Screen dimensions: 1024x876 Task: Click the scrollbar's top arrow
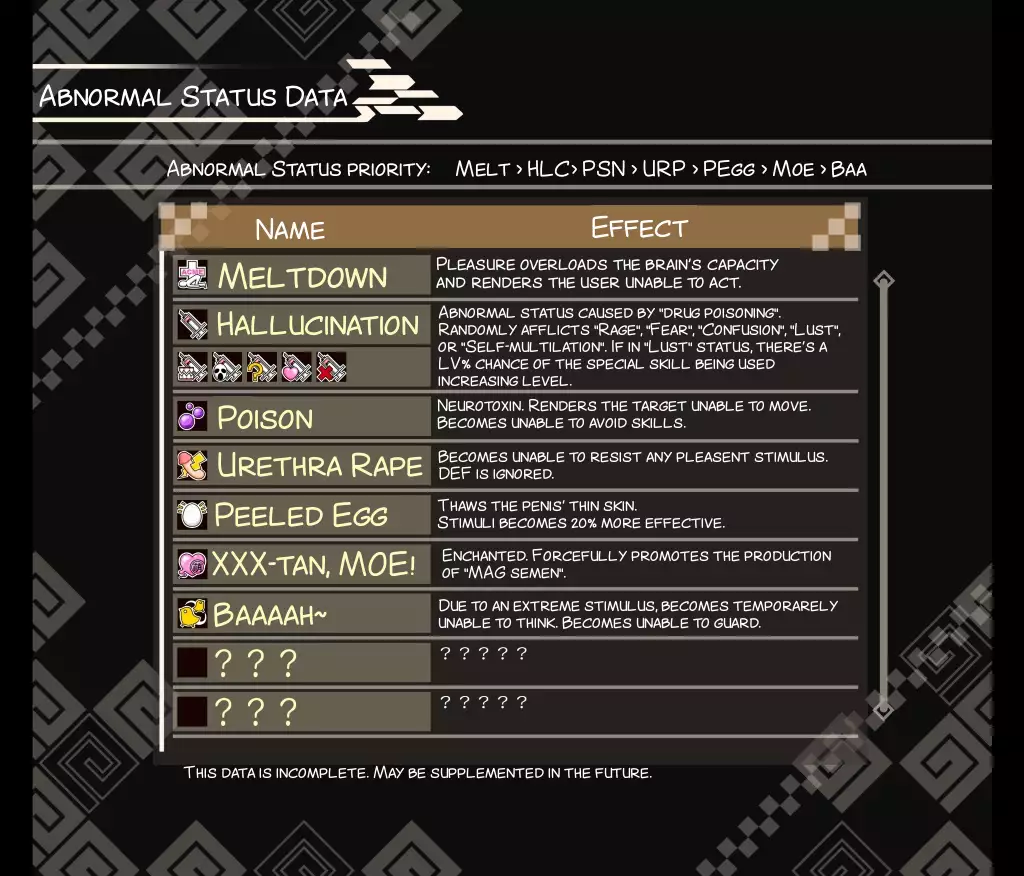point(883,280)
